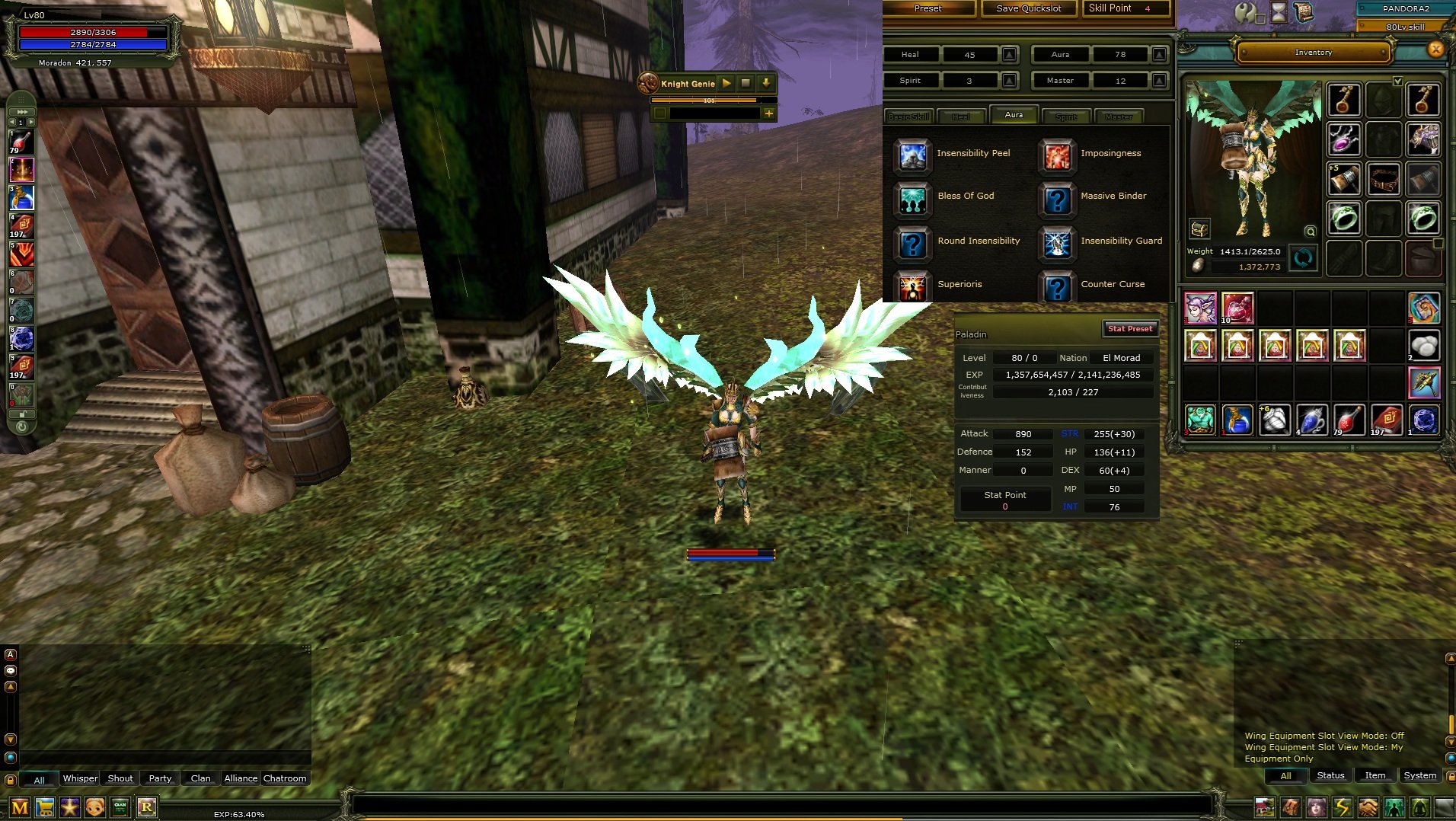Viewport: 1456px width, 821px height.
Task: Switch to the Master skill tab
Action: pyautogui.click(x=1119, y=116)
